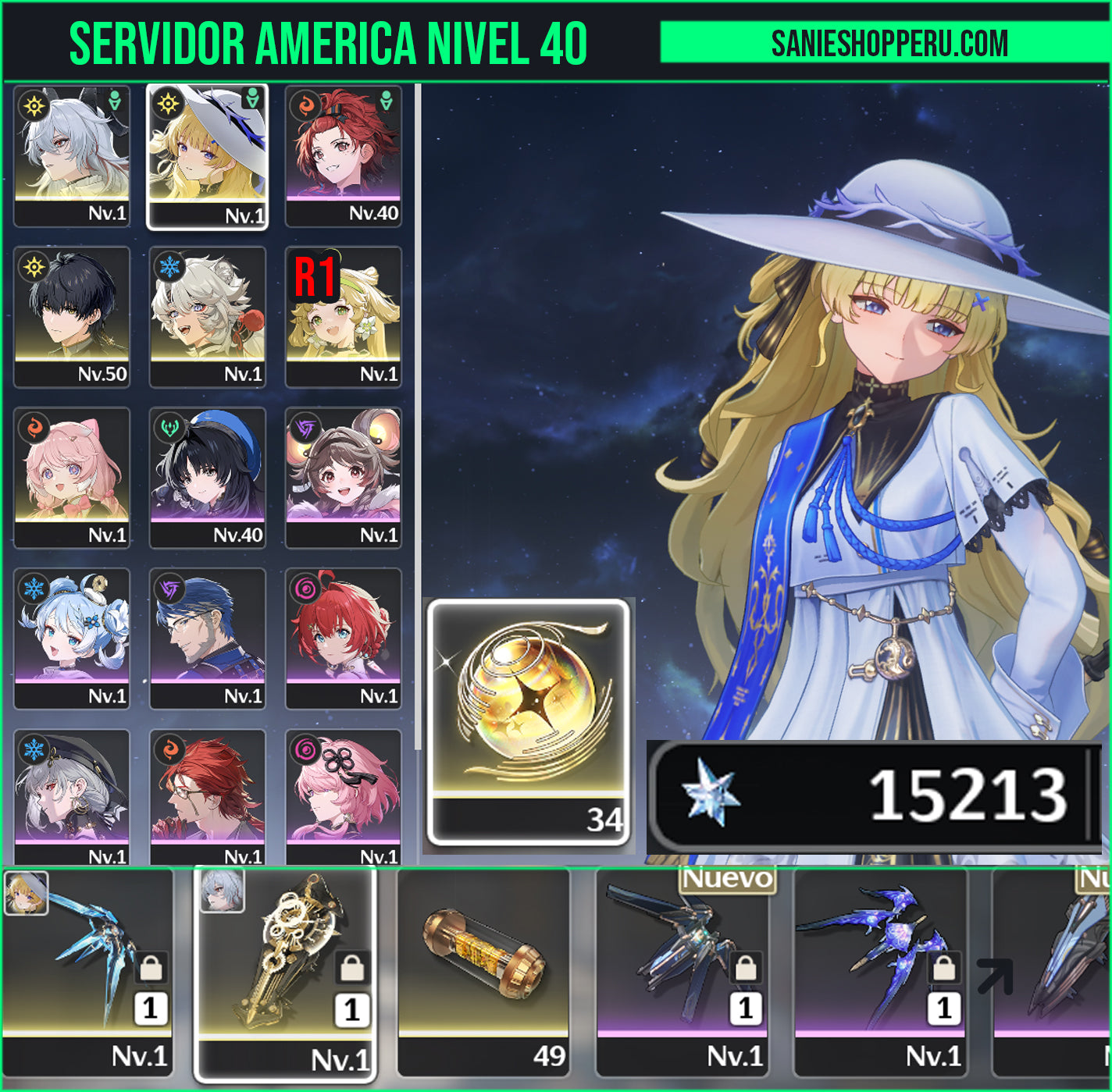
Task: Select the grey-haired character wearing black hat
Action: click(x=71, y=796)
